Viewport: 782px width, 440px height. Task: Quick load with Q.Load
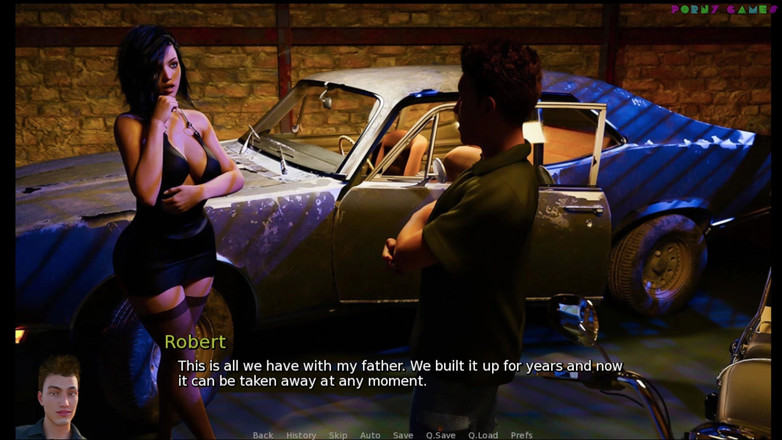pyautogui.click(x=483, y=435)
